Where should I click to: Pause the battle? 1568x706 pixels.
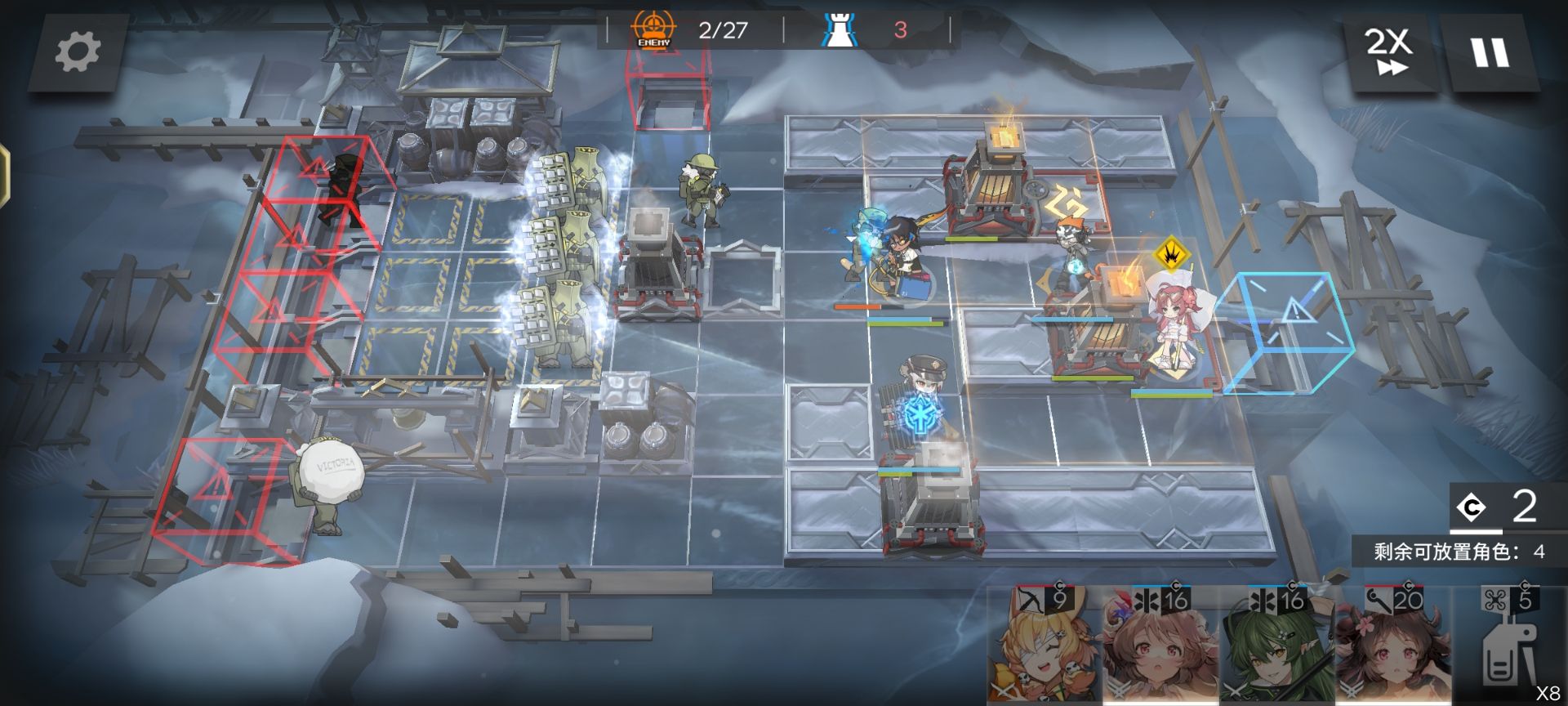tap(1490, 53)
